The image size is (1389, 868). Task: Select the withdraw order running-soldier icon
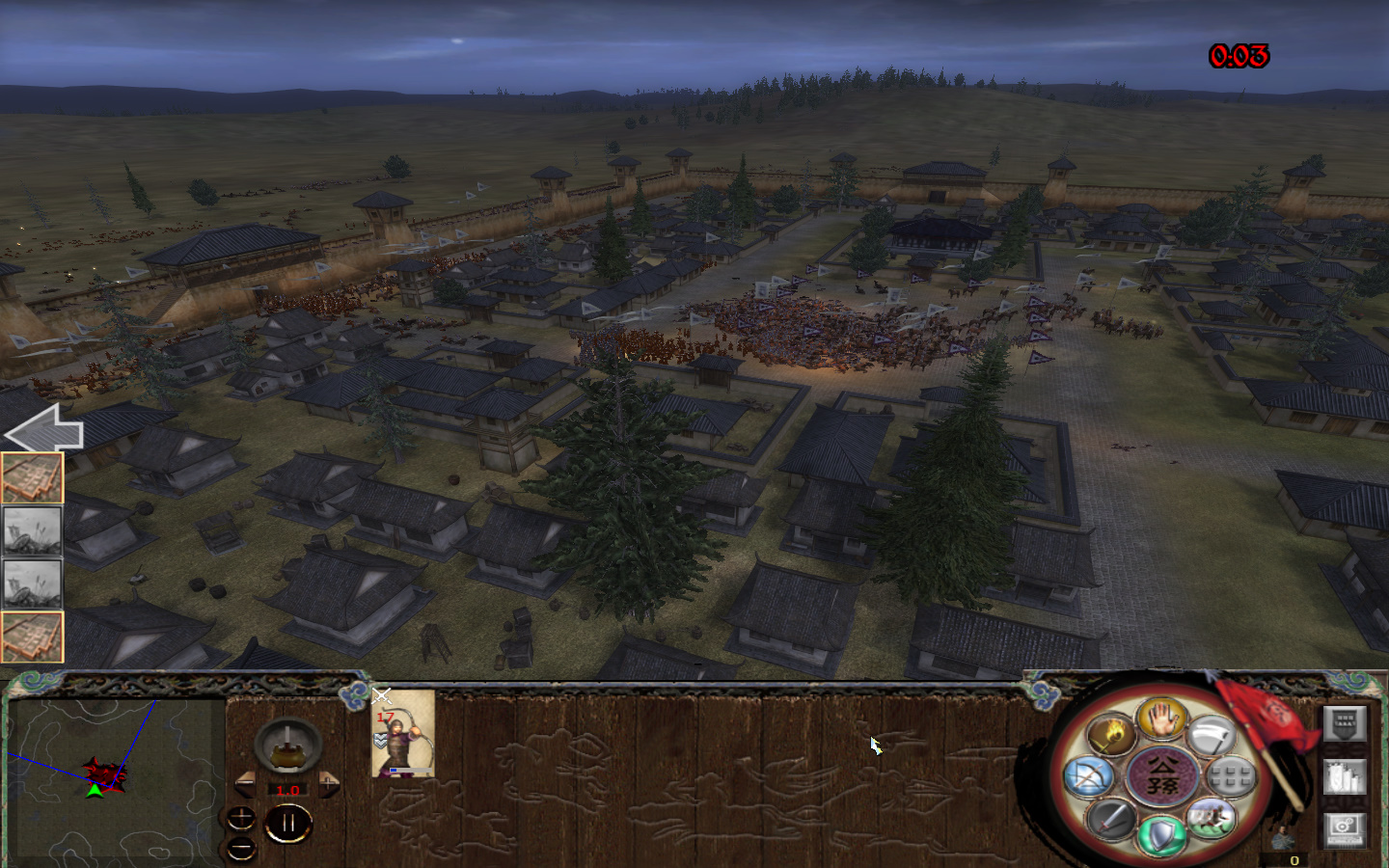(x=1212, y=819)
